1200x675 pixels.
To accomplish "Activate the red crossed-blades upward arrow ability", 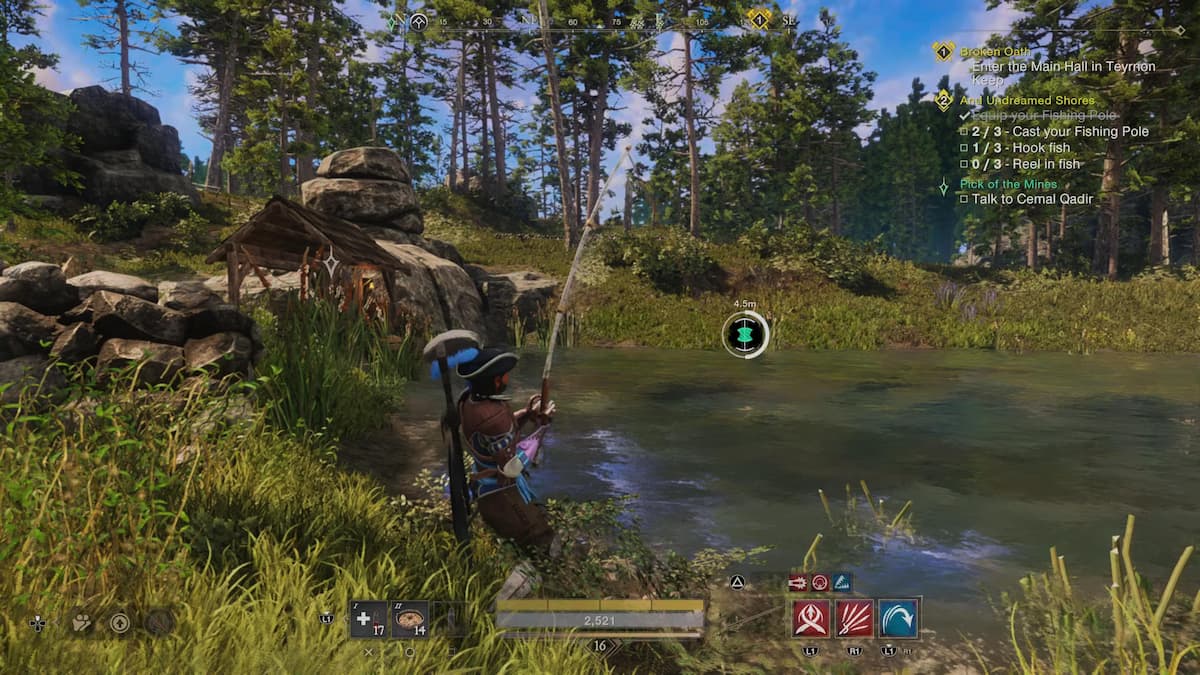I will click(811, 618).
